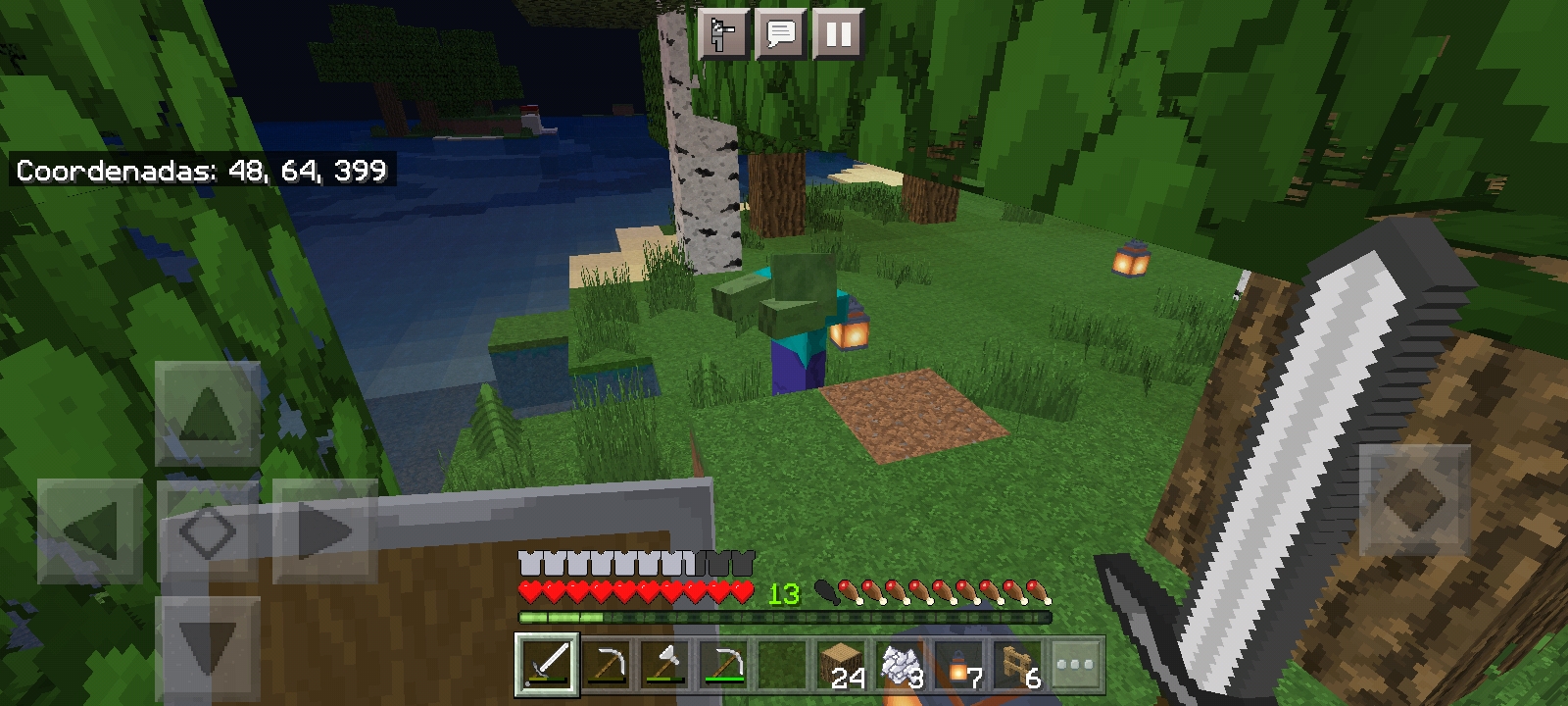1568x706 pixels.
Task: Open the chat window
Action: click(x=780, y=35)
